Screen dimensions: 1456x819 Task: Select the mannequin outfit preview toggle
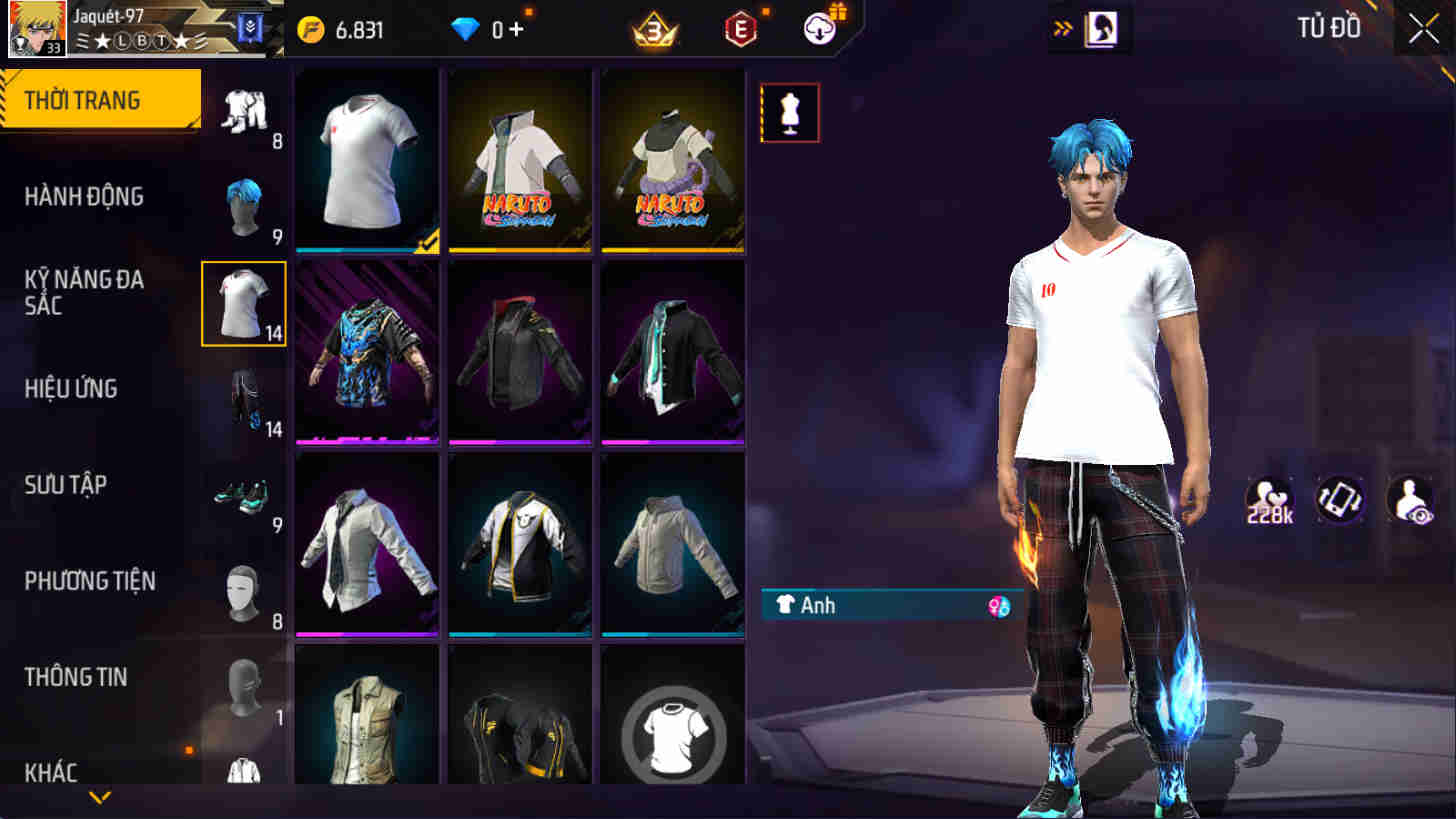tap(789, 112)
